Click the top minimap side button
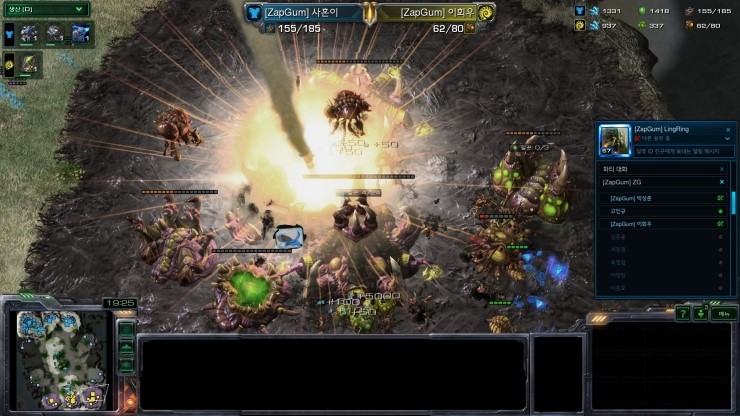The height and width of the screenshot is (416, 740). click(126, 329)
